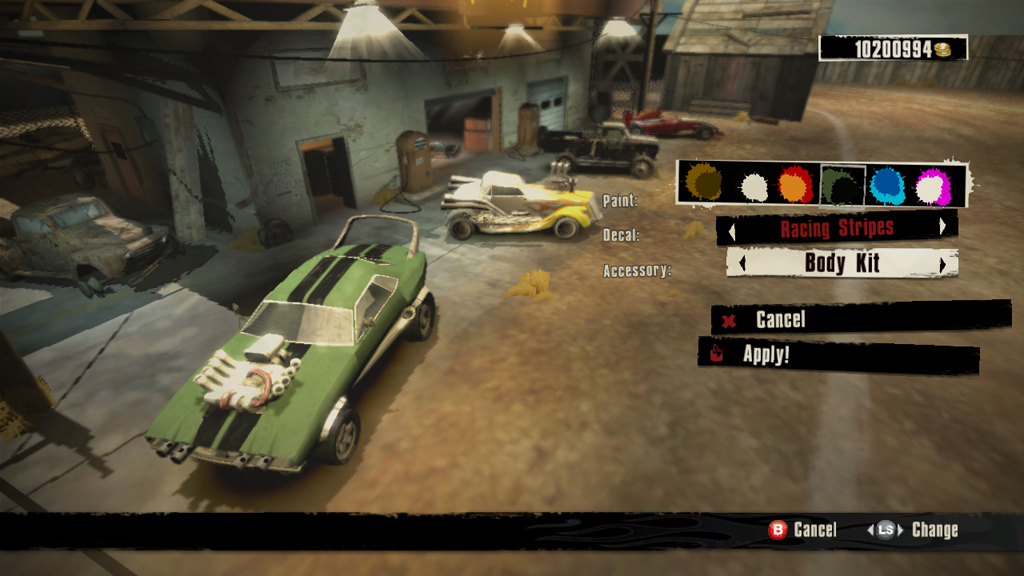Select the green and black paint swatch
1024x576 pixels.
pyautogui.click(x=842, y=185)
